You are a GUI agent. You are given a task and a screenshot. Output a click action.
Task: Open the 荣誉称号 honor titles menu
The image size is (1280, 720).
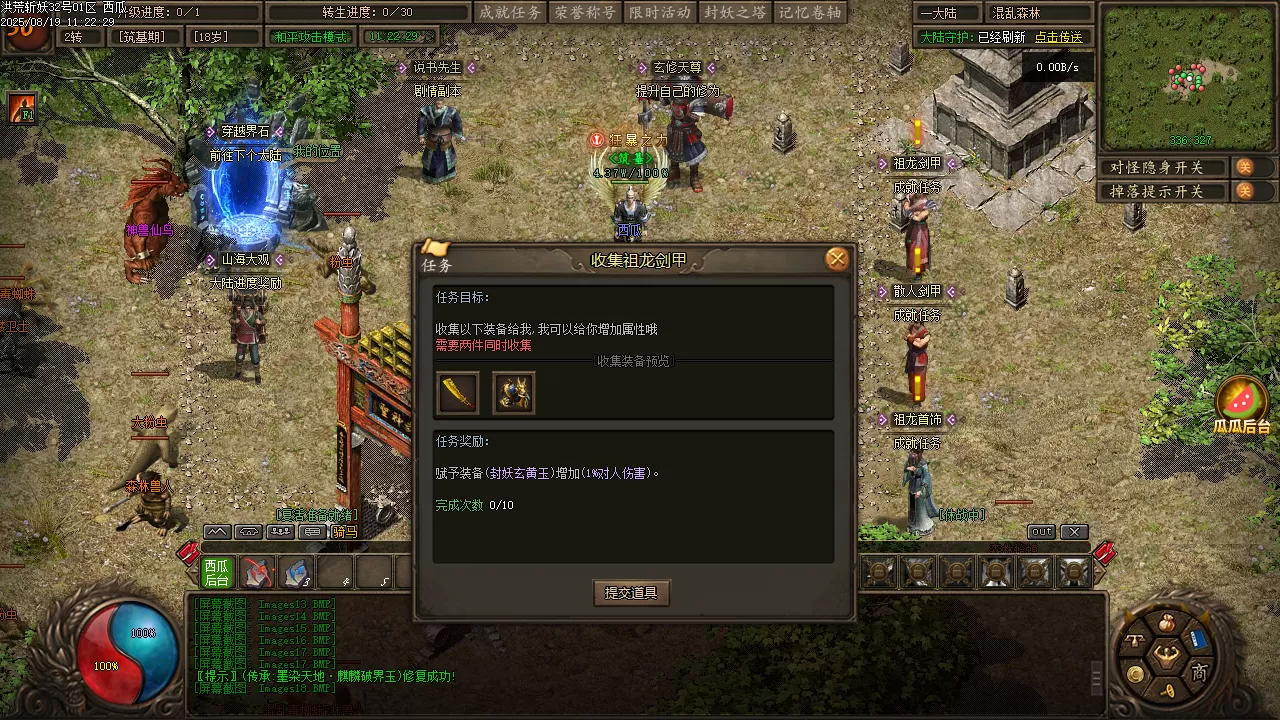(x=585, y=13)
